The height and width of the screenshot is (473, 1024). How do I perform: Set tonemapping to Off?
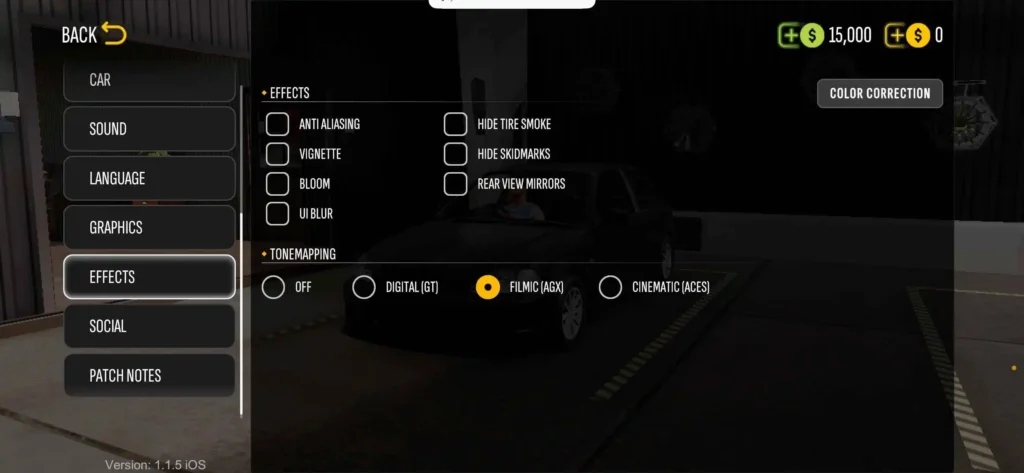[273, 287]
